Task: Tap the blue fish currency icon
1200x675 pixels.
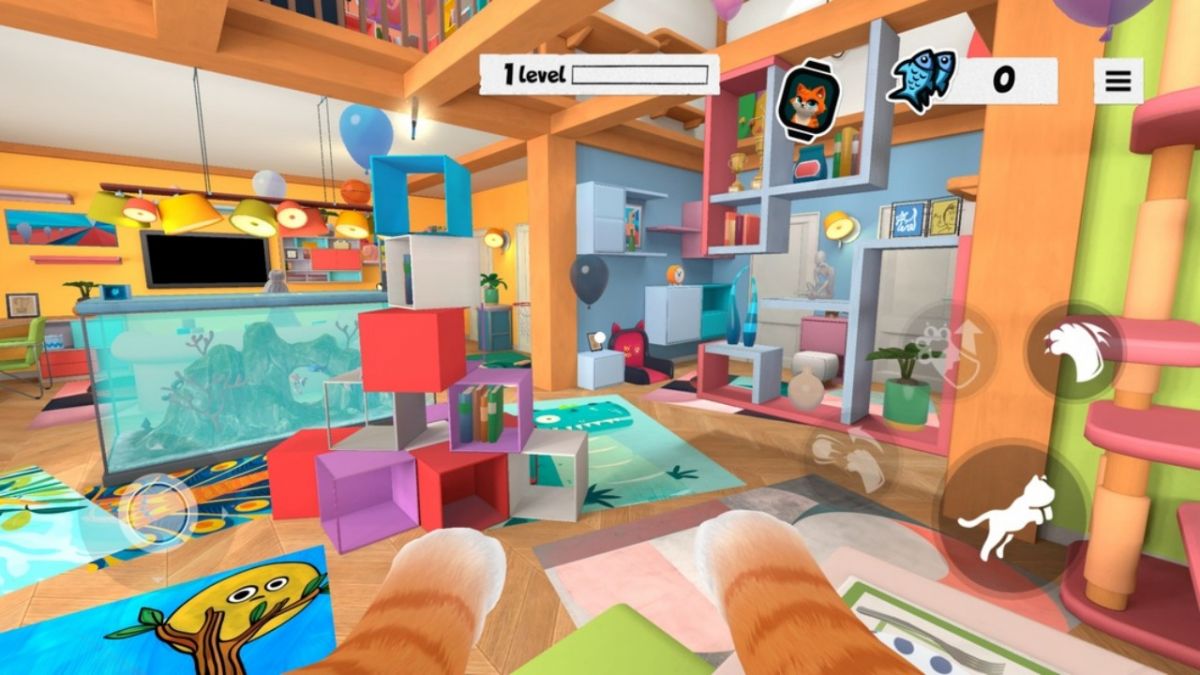Action: point(921,80)
